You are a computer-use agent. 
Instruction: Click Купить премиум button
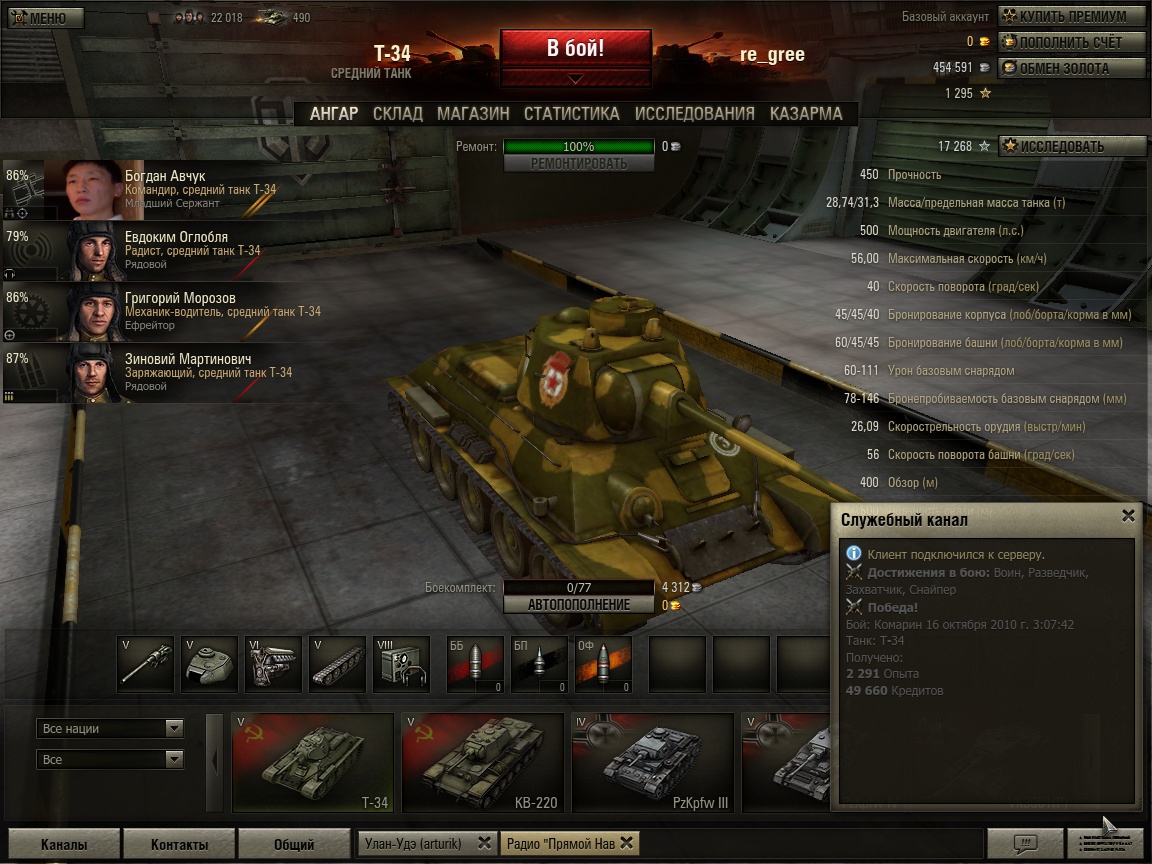pyautogui.click(x=1072, y=16)
